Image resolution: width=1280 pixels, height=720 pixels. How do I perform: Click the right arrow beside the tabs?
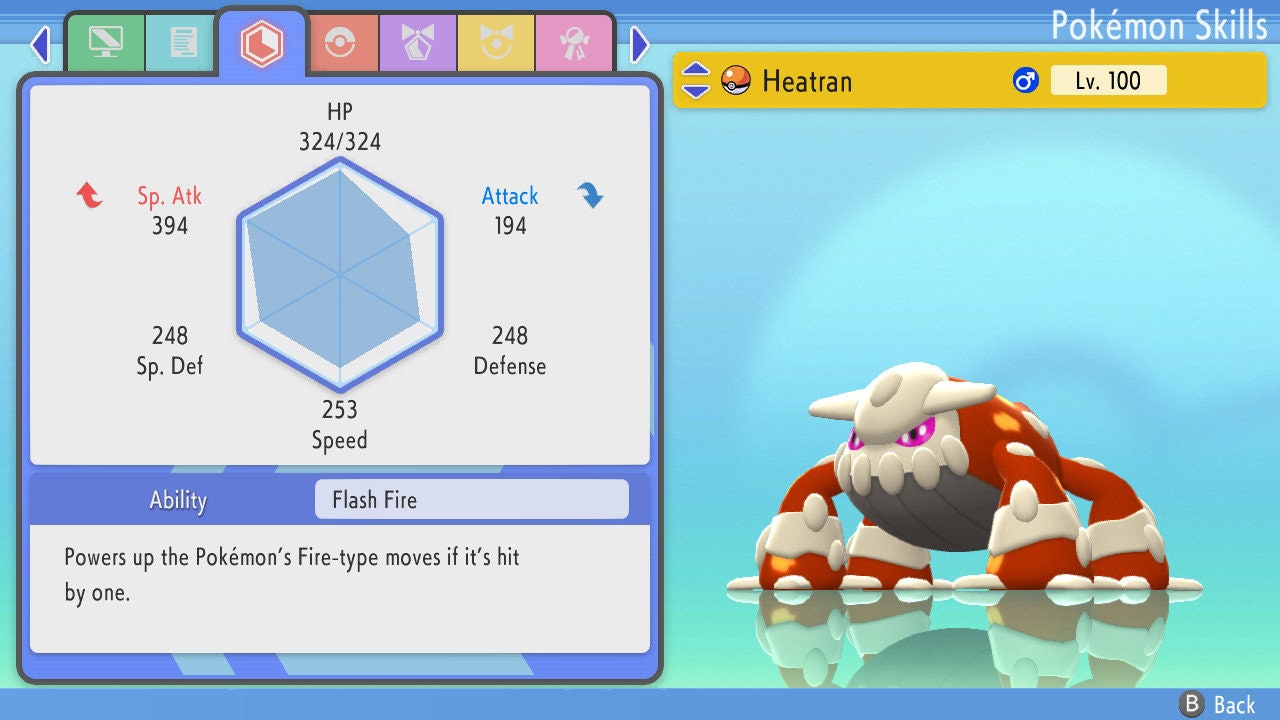click(x=640, y=44)
